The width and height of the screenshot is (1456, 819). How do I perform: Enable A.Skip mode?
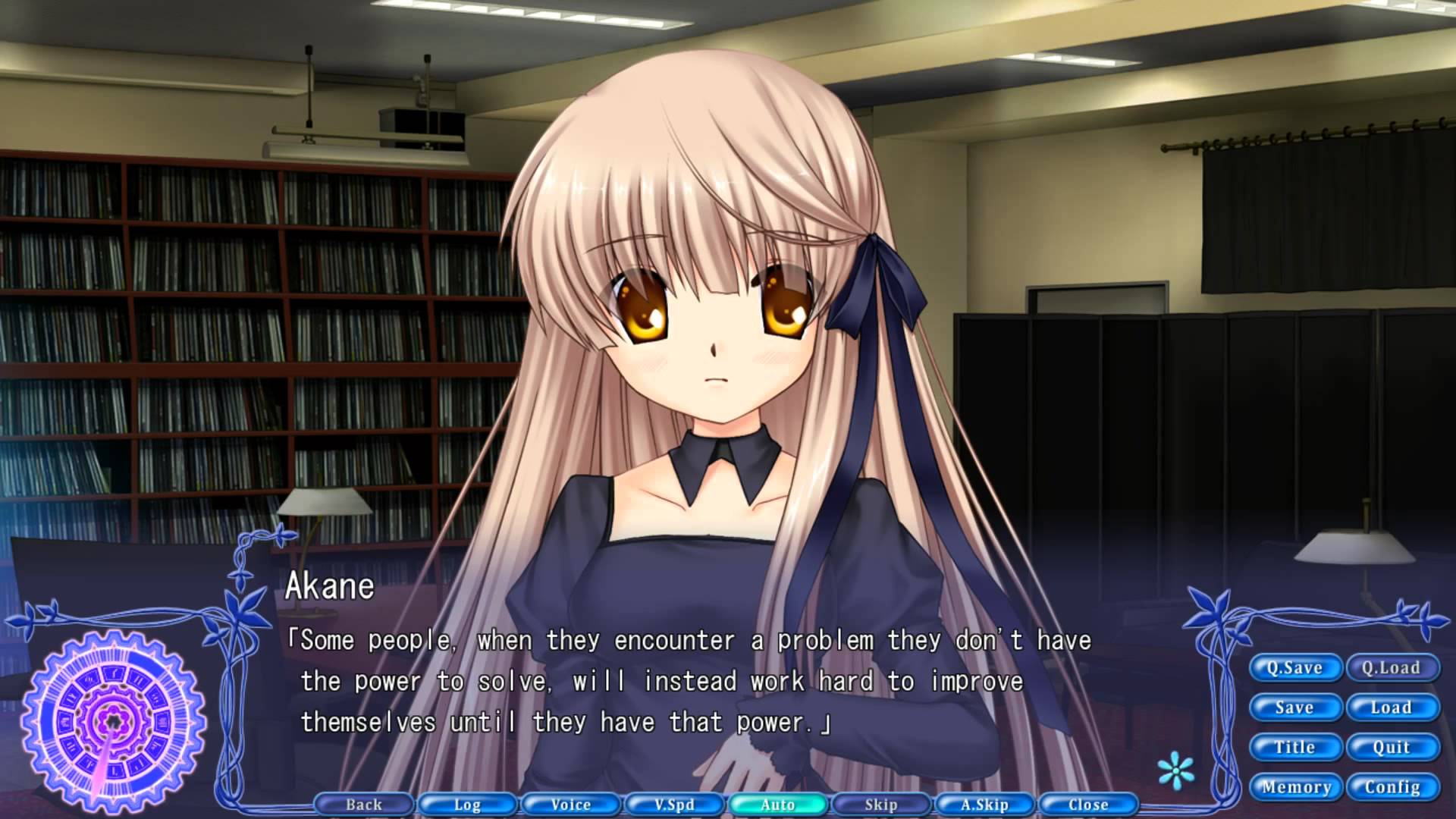[x=985, y=805]
